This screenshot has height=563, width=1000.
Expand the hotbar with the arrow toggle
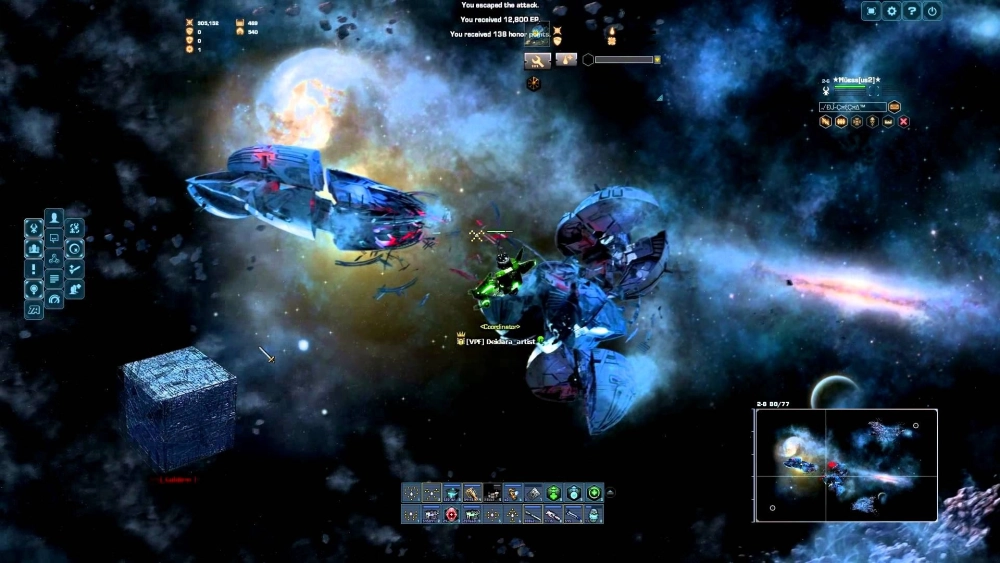coord(611,492)
